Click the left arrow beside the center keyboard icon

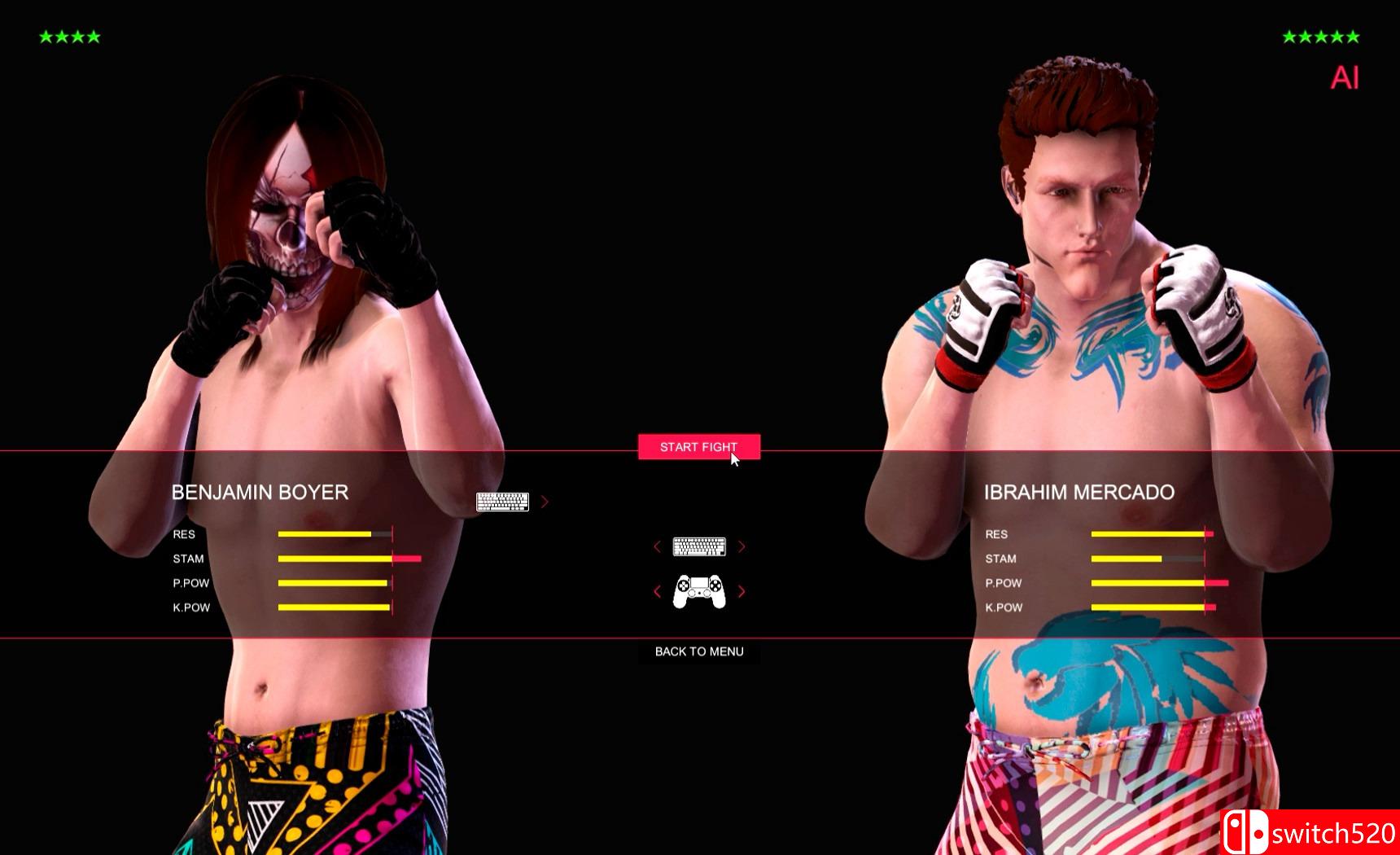pos(657,546)
